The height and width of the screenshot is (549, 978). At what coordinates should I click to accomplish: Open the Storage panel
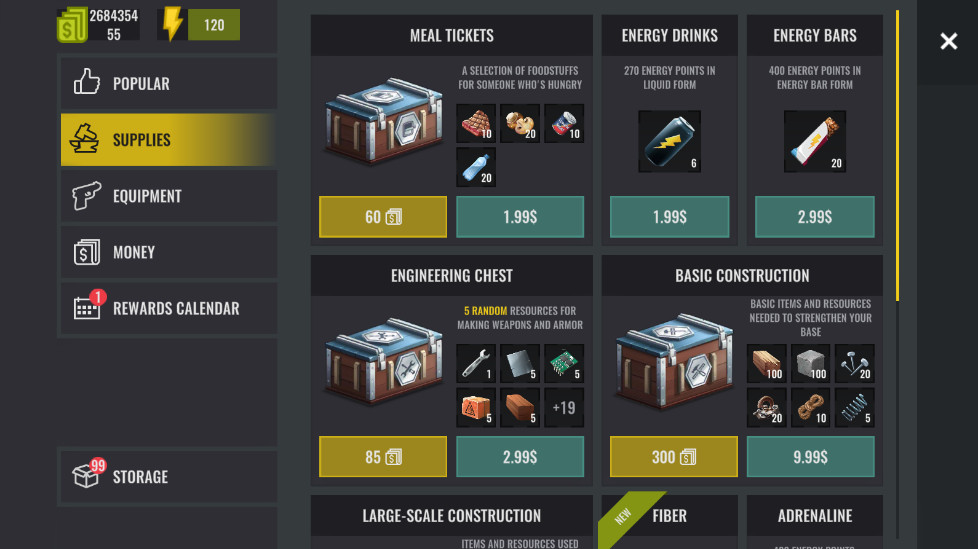click(x=167, y=476)
